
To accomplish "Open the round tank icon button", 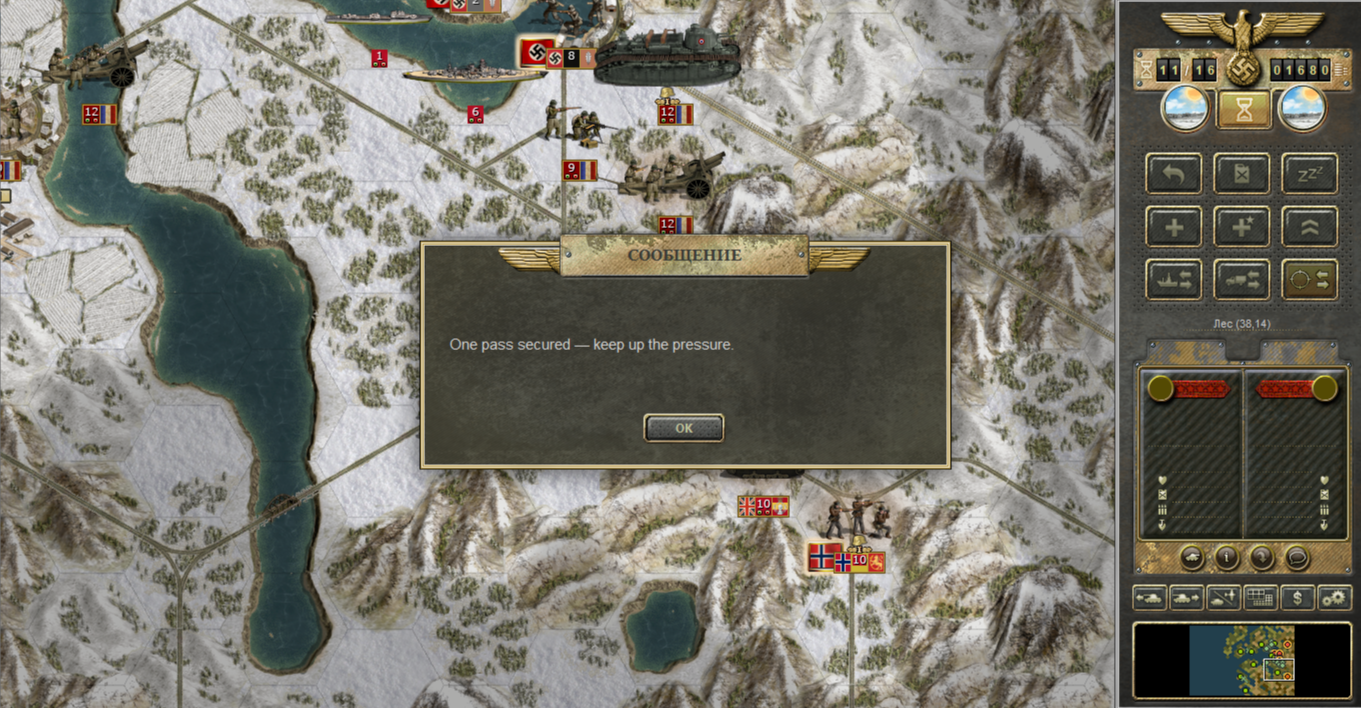I will coord(1192,557).
